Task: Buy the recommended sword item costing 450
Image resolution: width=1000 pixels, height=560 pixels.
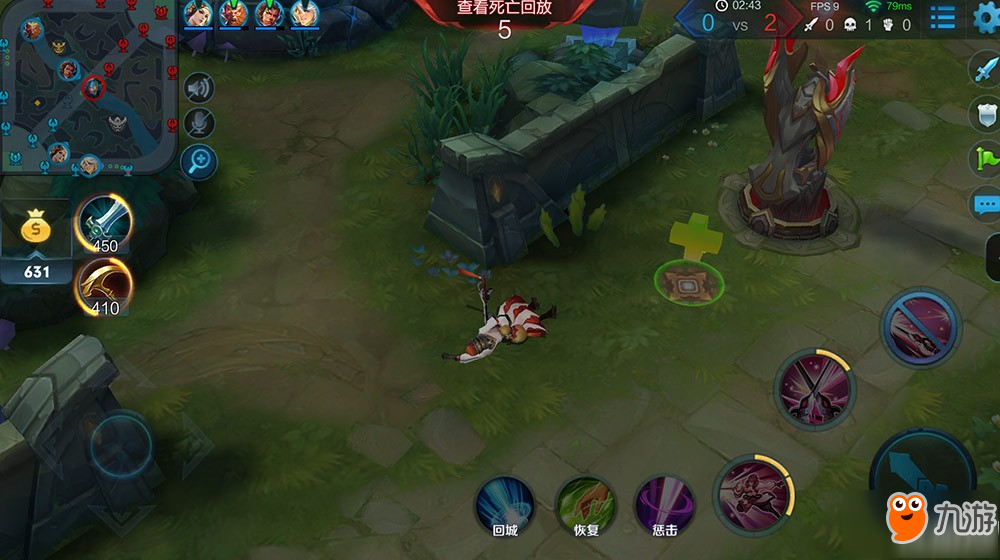Action: [x=104, y=223]
